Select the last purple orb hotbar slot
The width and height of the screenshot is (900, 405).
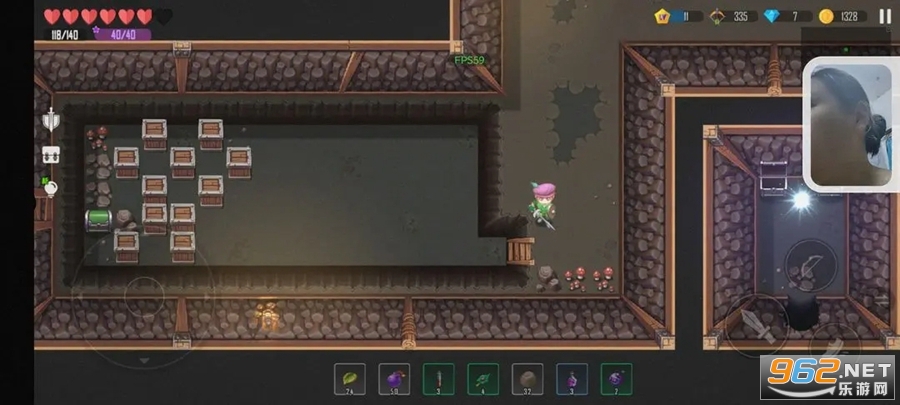[616, 379]
